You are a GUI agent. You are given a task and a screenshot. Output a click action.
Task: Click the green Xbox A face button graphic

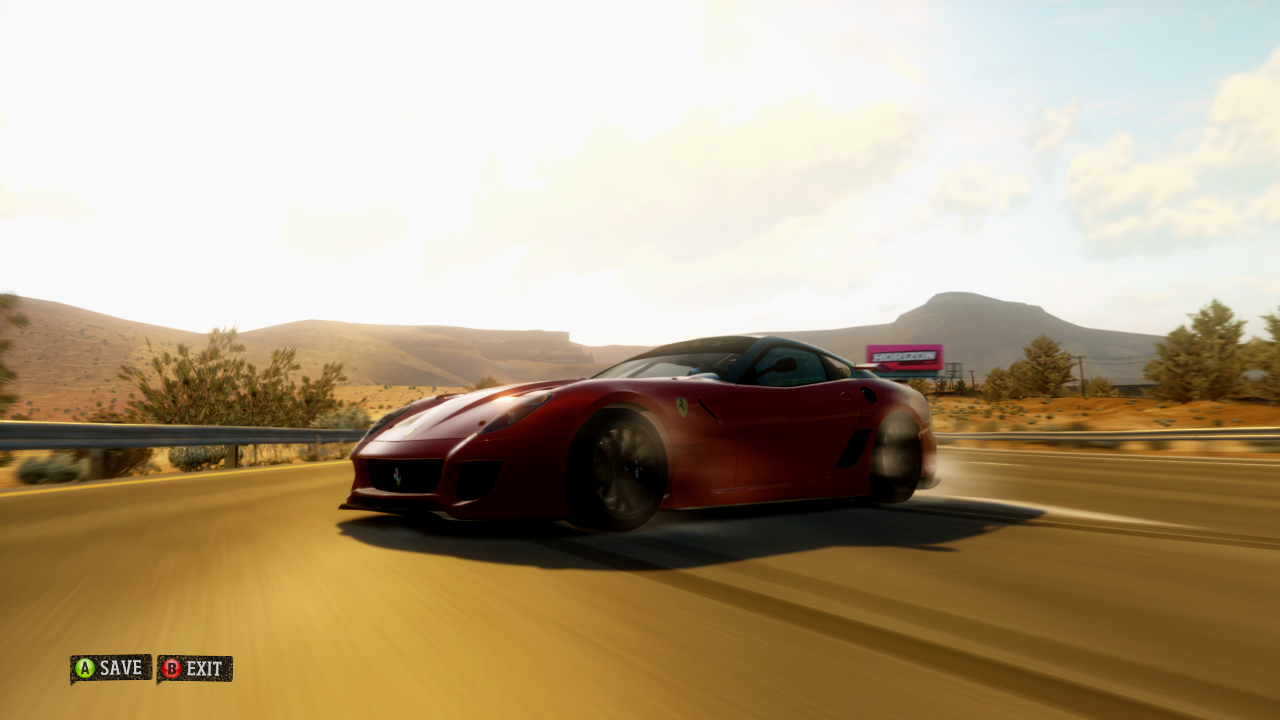pos(85,670)
